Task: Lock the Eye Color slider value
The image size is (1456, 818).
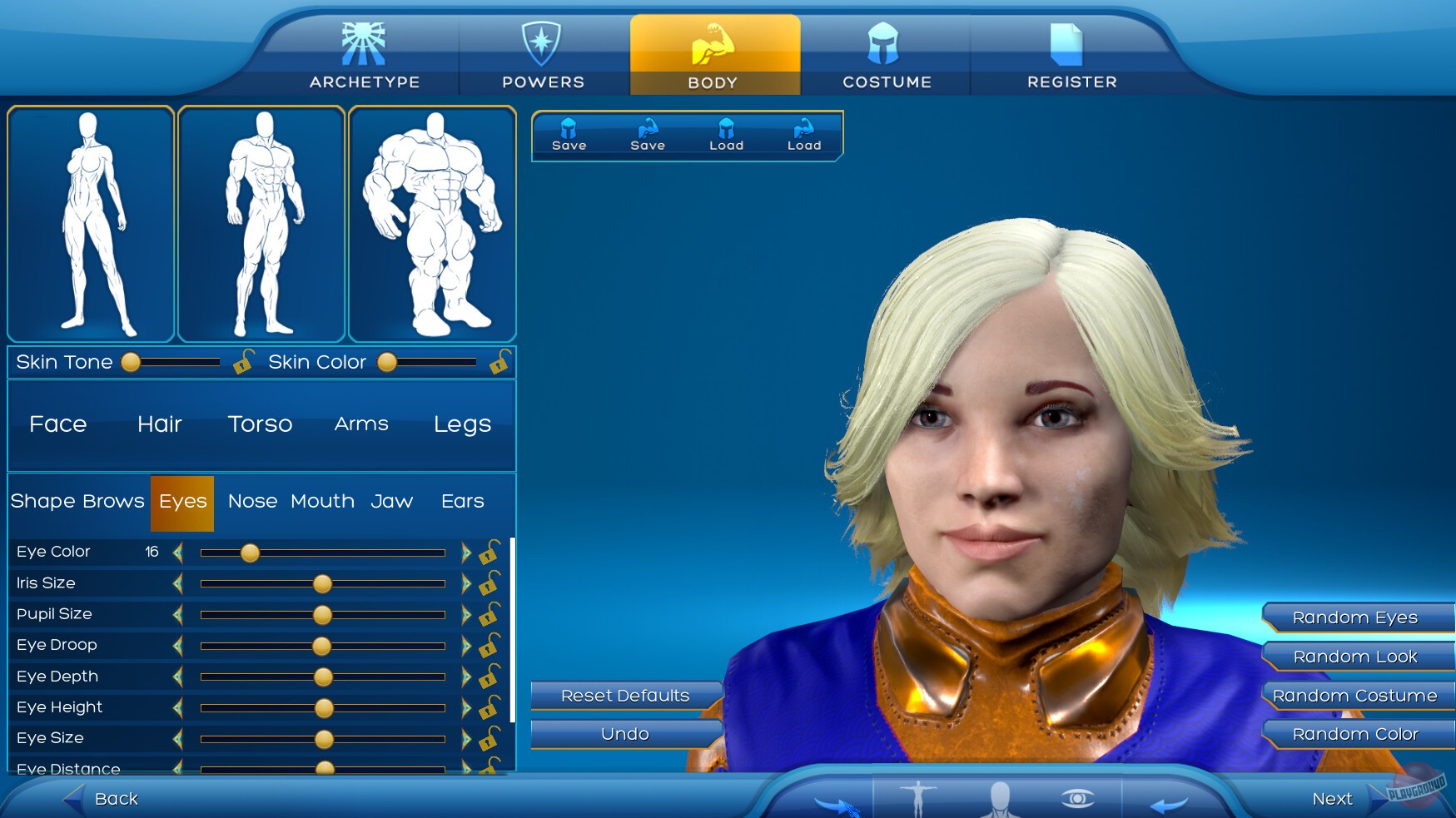Action: tap(489, 551)
